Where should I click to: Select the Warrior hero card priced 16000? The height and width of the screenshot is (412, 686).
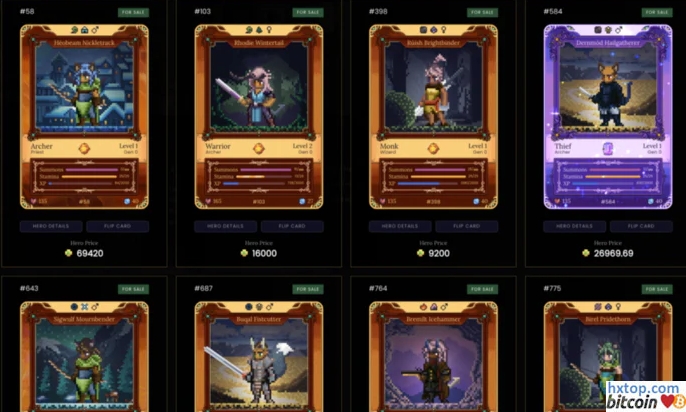259,117
